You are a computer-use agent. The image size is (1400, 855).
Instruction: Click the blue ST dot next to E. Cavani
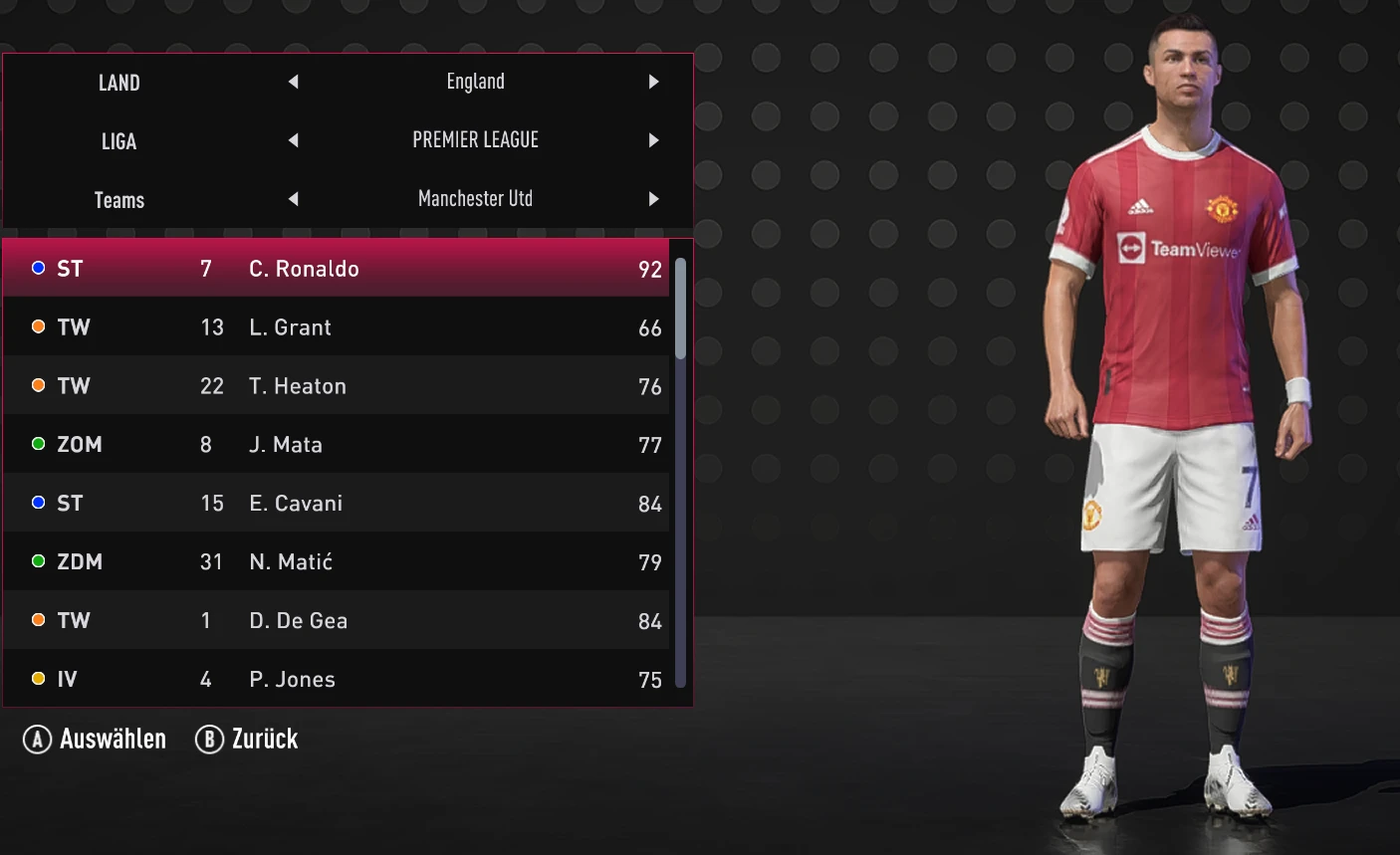pos(38,503)
